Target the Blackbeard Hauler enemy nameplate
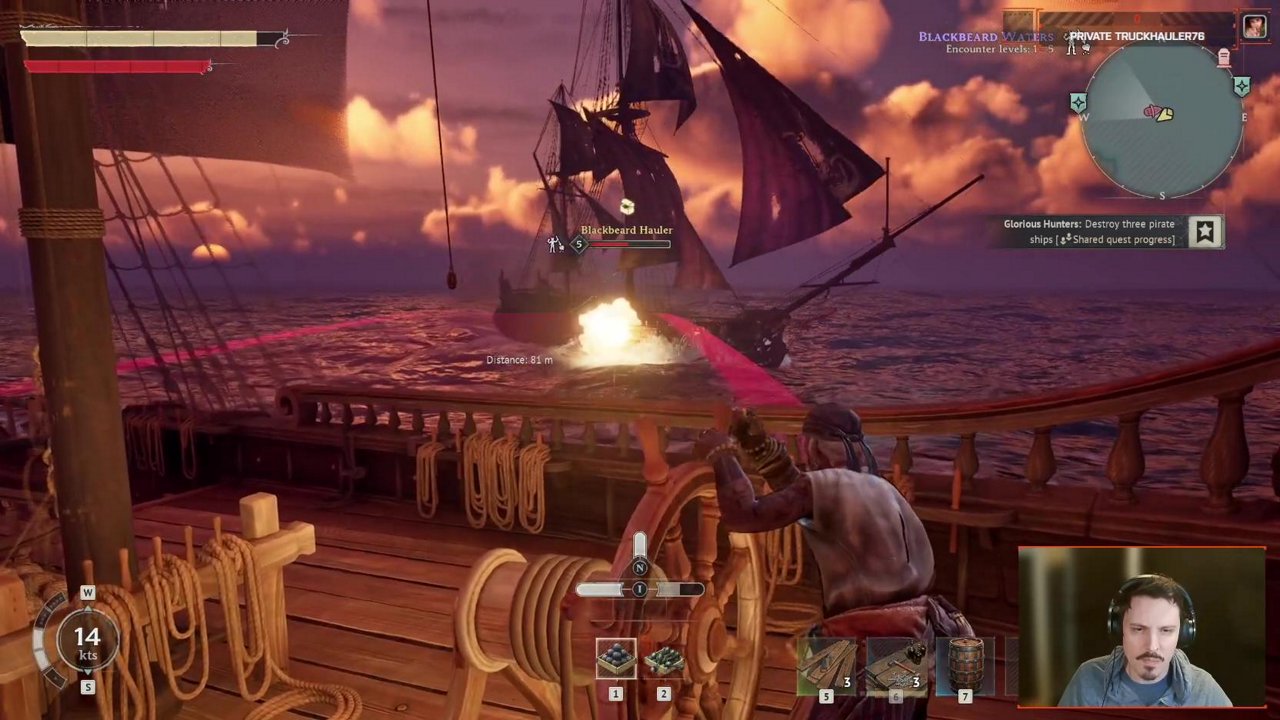 626,231
